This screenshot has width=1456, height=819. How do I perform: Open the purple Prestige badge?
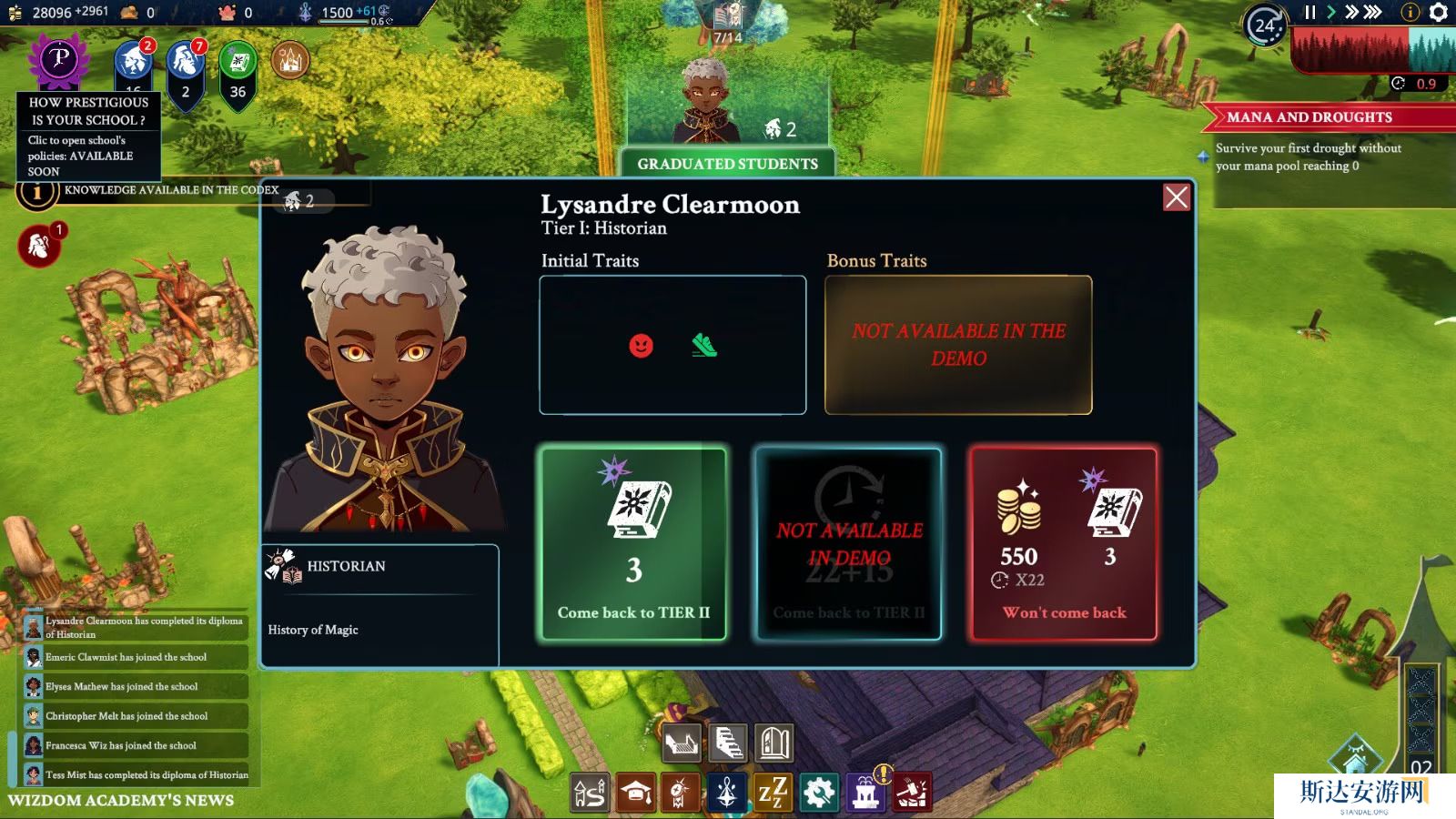point(59,59)
